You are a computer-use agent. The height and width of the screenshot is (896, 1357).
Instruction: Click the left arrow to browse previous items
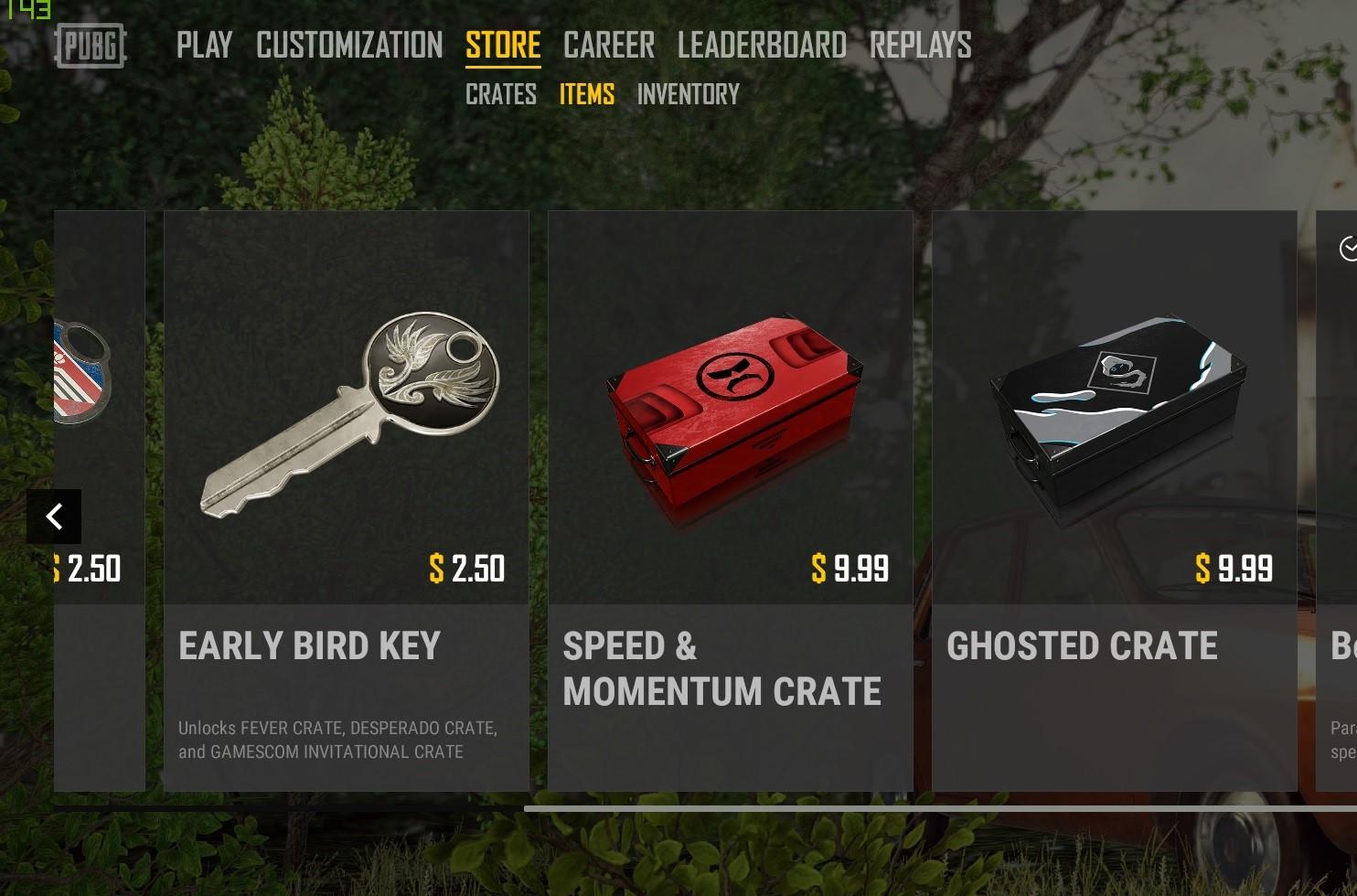[x=54, y=517]
